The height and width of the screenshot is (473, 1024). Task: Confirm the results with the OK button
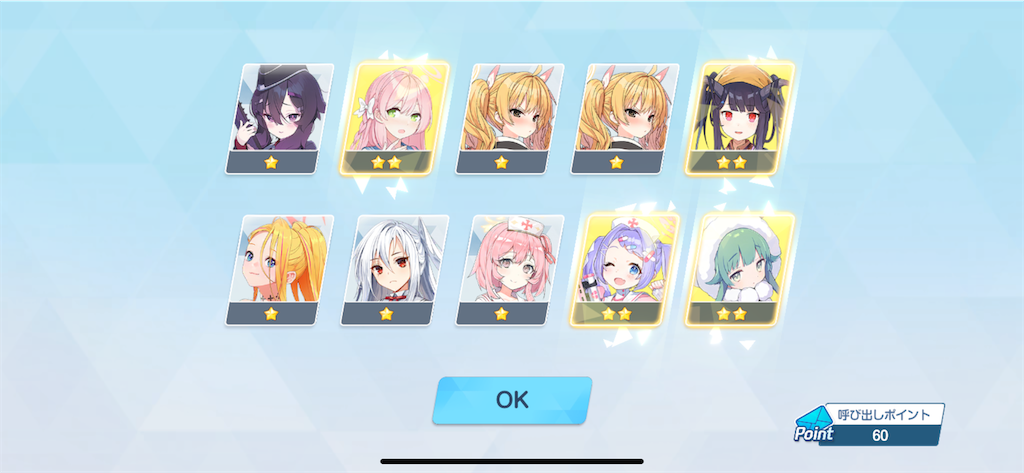(x=511, y=400)
